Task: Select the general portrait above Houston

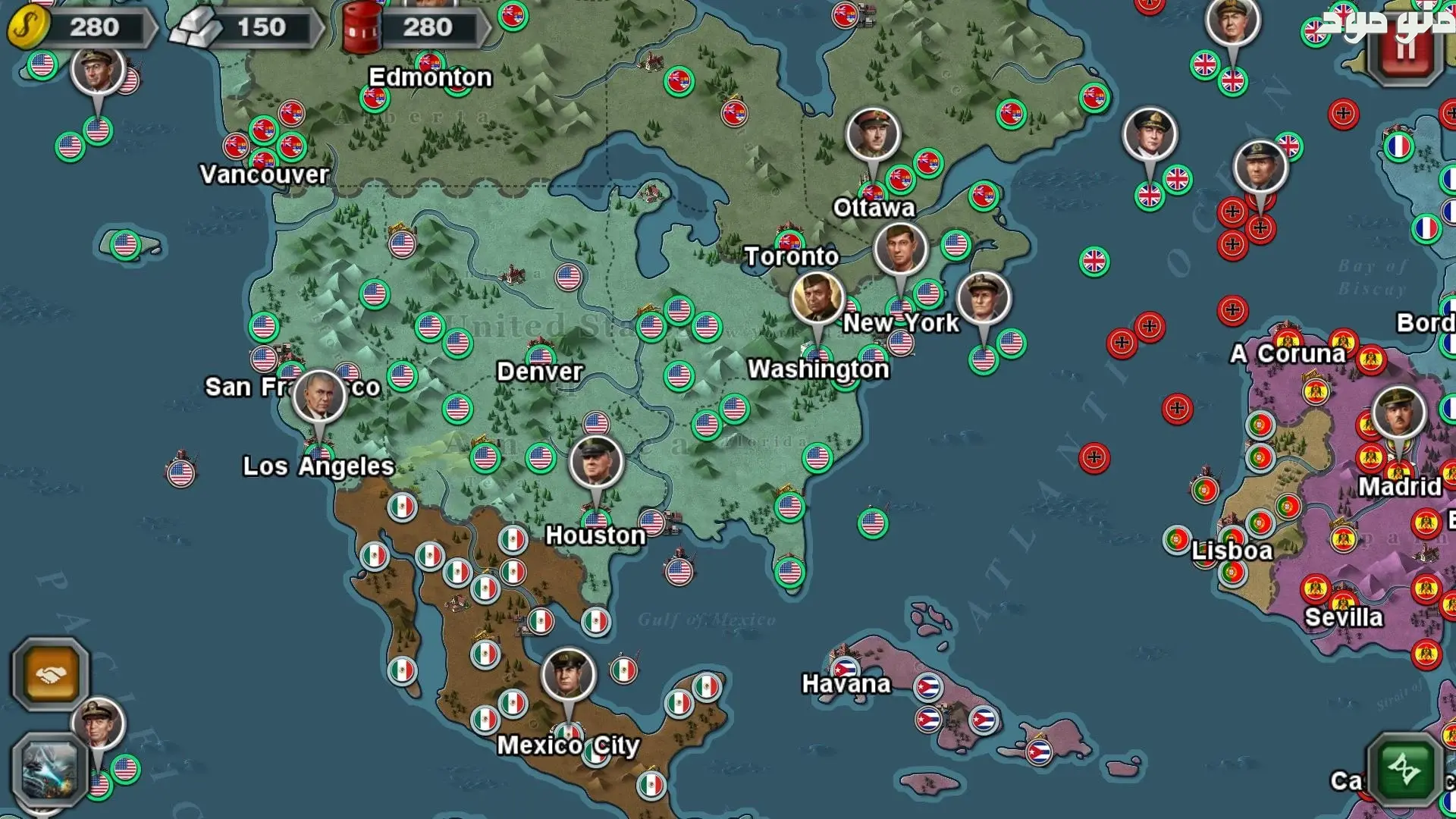Action: (596, 462)
